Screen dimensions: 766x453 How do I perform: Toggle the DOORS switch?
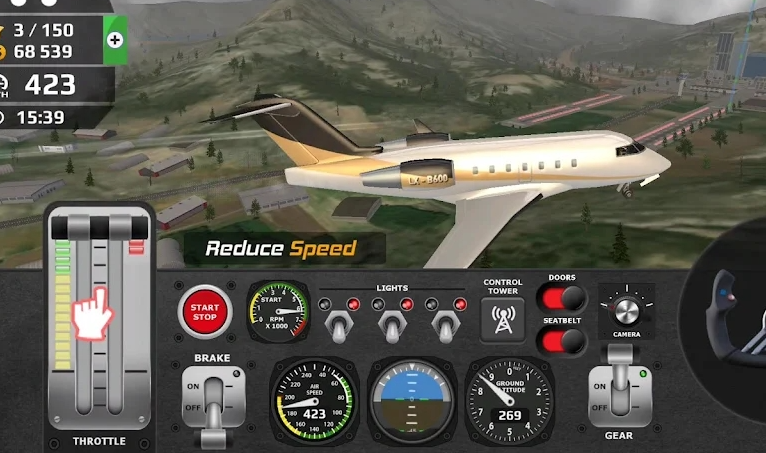(x=561, y=298)
